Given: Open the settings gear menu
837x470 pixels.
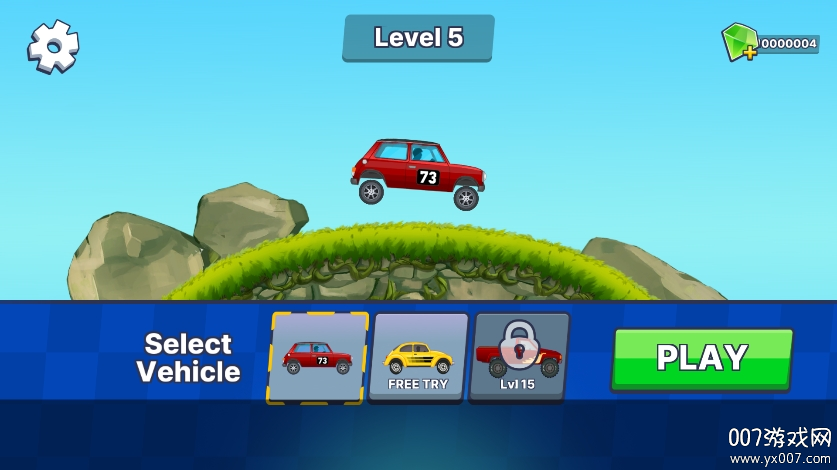Looking at the screenshot, I should point(53,46).
